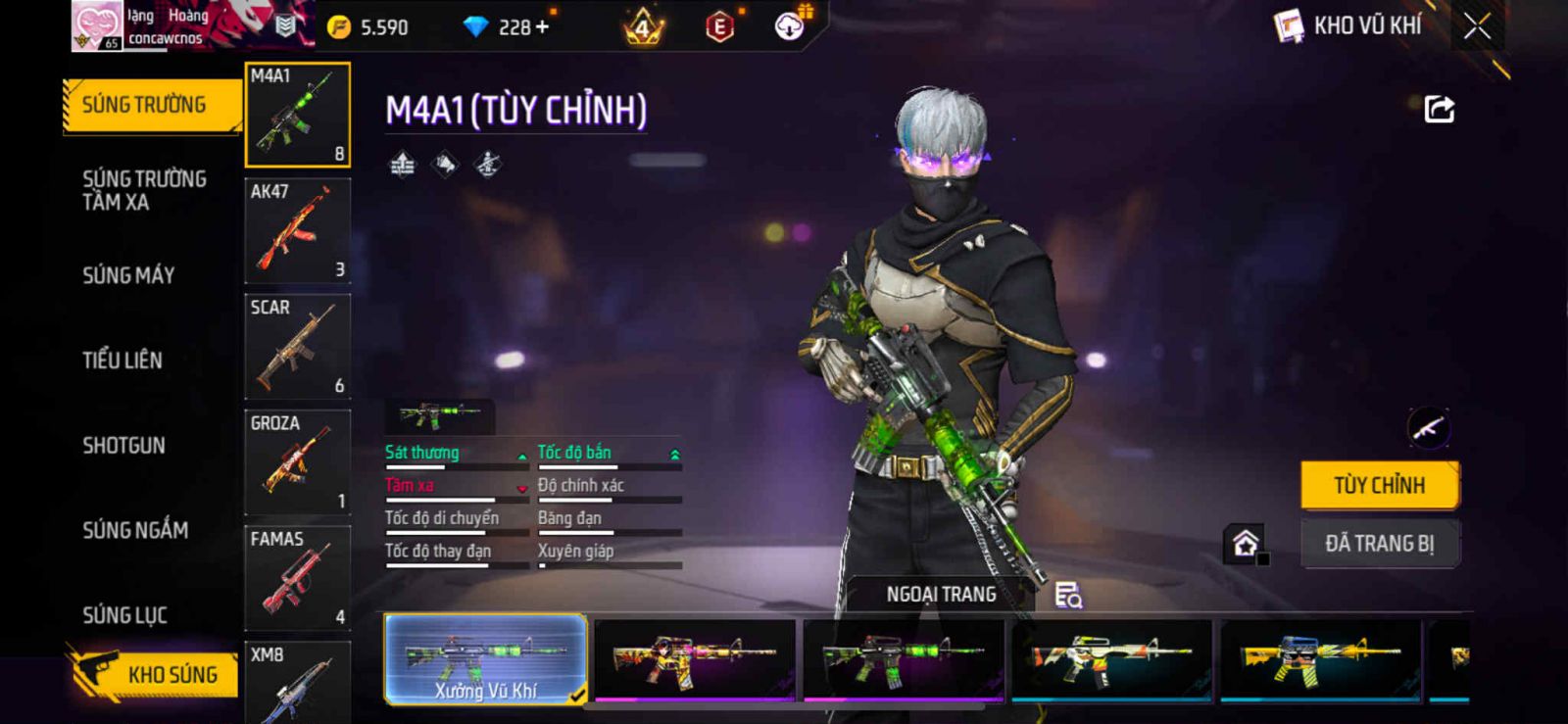Pick the FAMAS weapon tile
This screenshot has width=1568, height=724.
(x=297, y=578)
